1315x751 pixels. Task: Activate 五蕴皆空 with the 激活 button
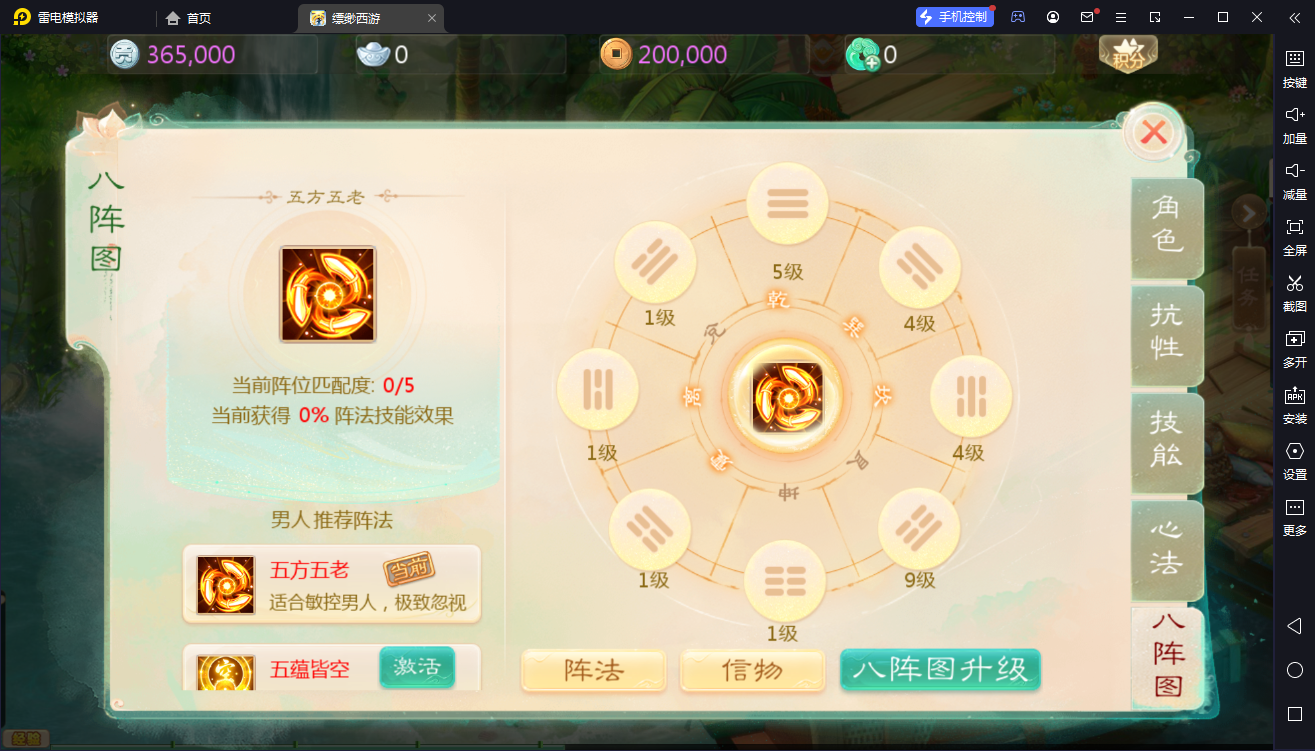tap(416, 668)
